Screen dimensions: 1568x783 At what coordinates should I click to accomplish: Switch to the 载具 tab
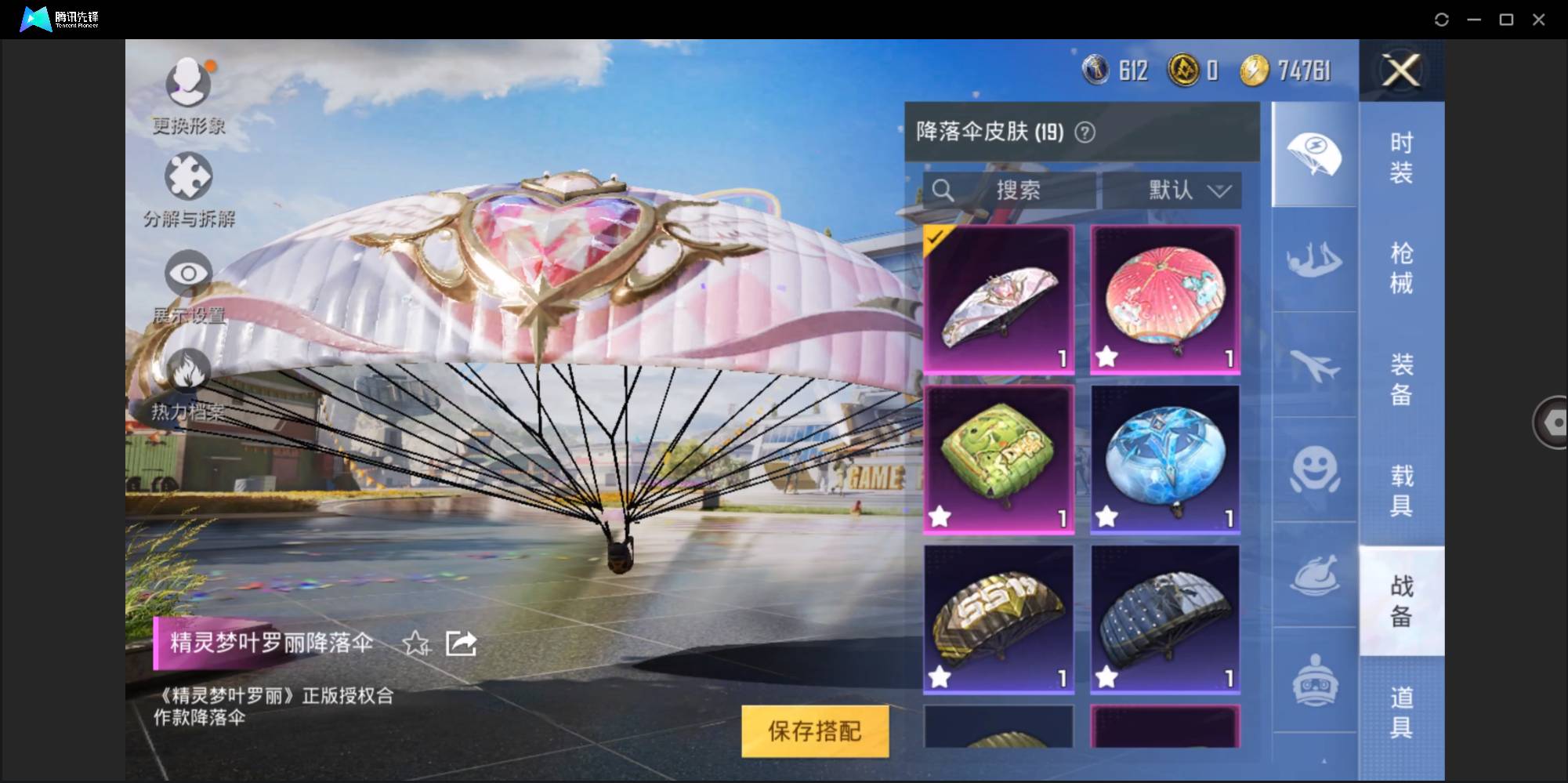(x=1403, y=491)
